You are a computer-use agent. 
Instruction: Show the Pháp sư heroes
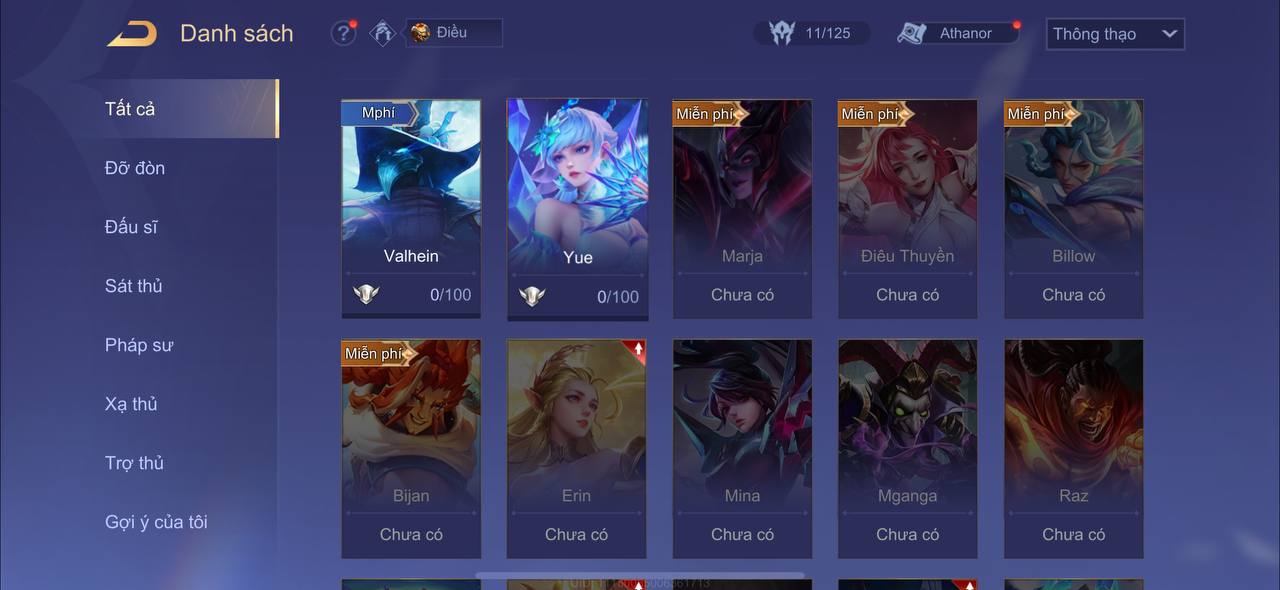coord(139,345)
